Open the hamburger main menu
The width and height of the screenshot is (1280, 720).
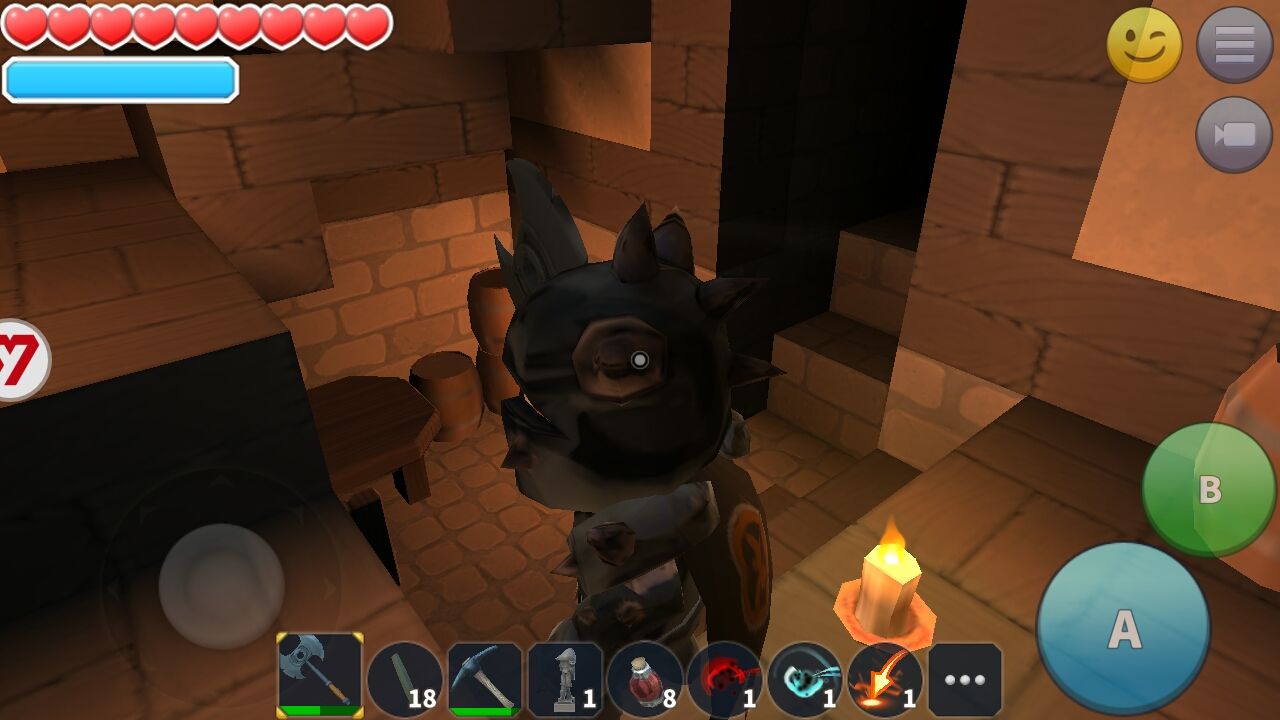pos(1234,45)
